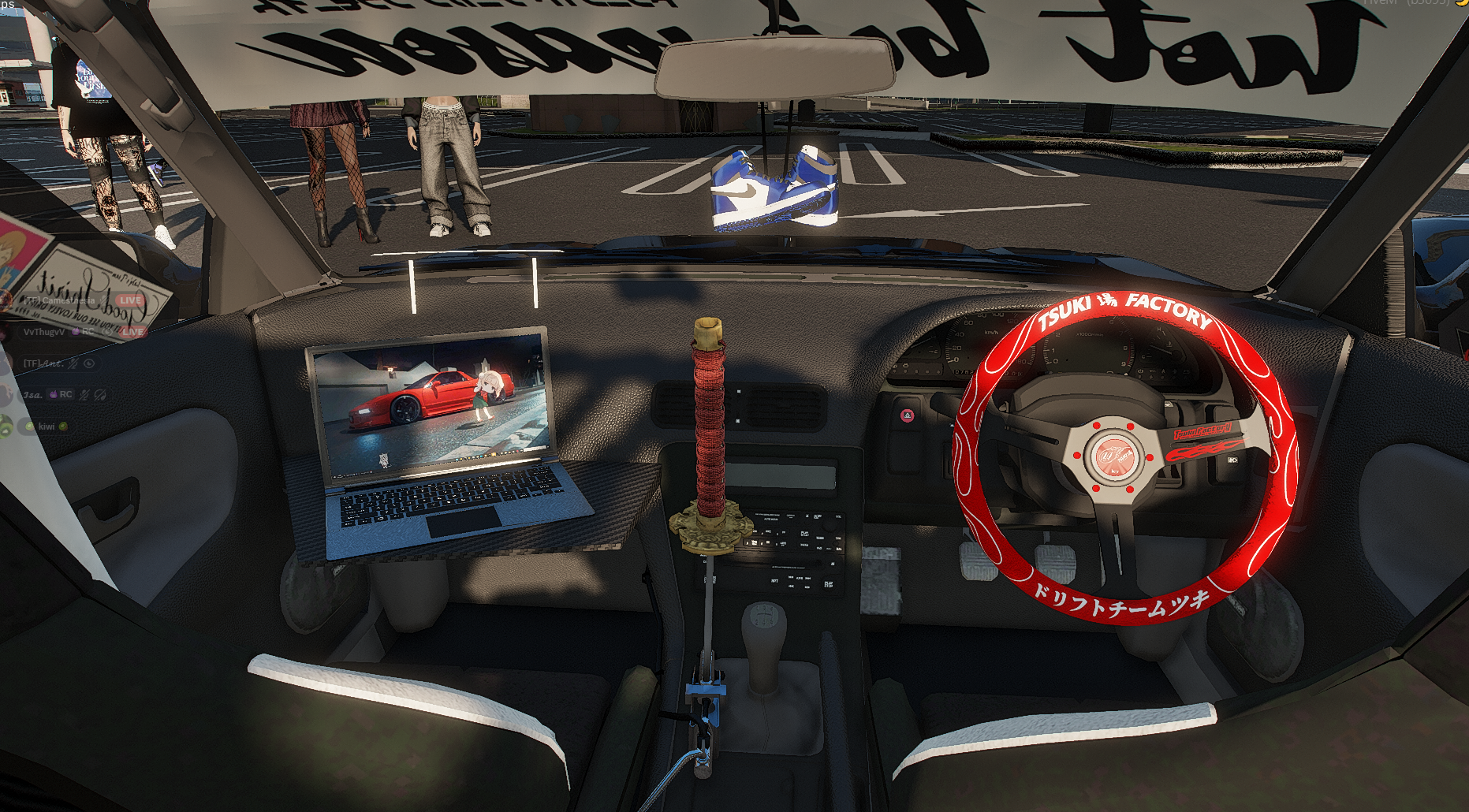Select kiwi in the voice overlay
The image size is (1469, 812).
(x=47, y=426)
